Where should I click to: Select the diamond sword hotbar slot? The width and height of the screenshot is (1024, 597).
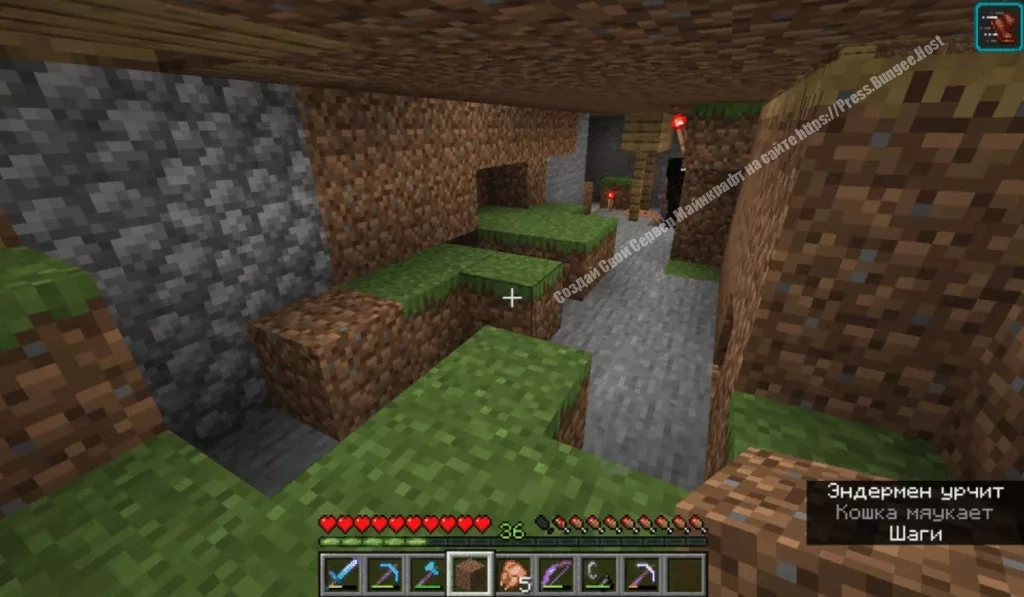(x=340, y=573)
